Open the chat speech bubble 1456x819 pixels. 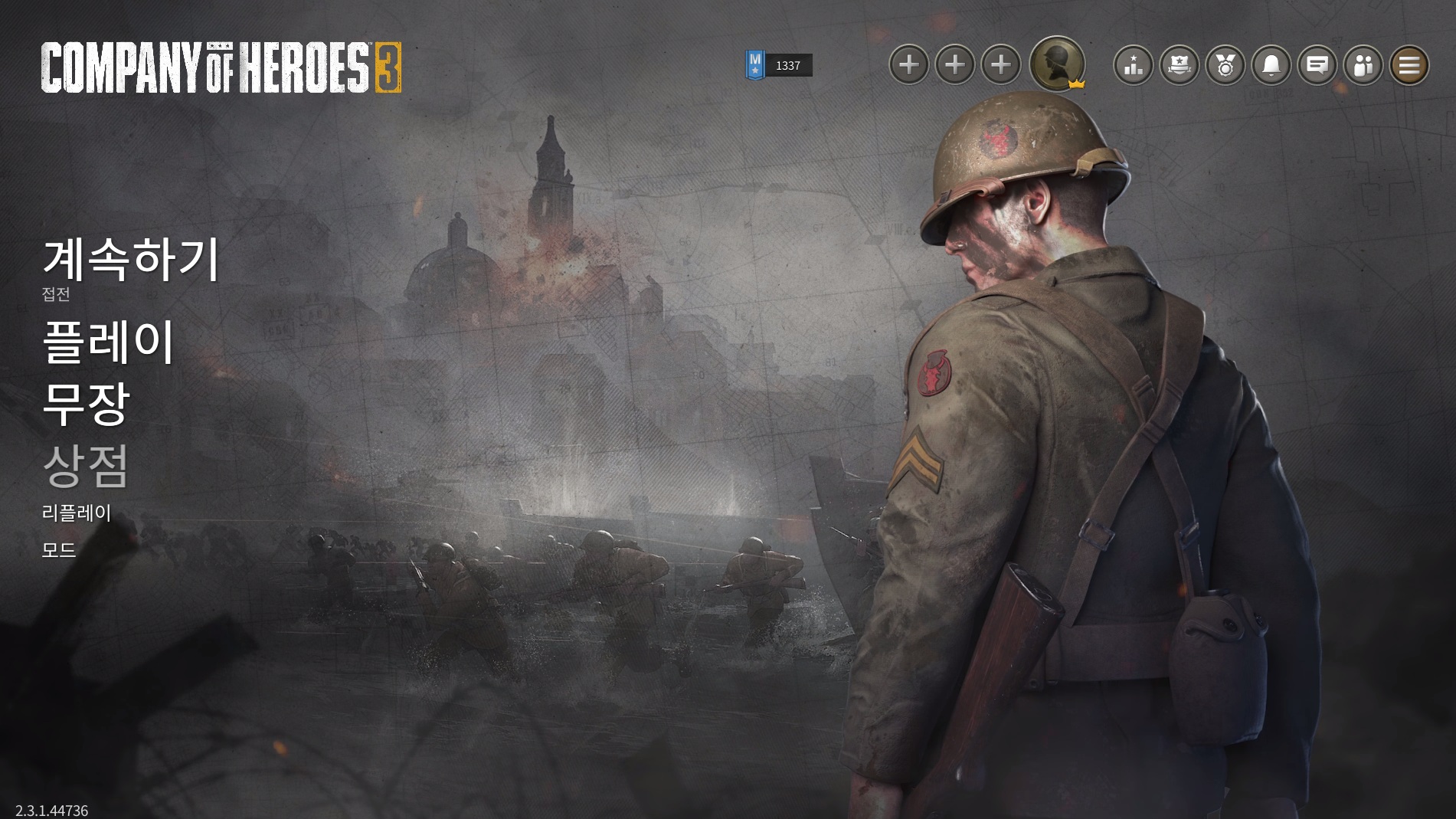[1317, 65]
